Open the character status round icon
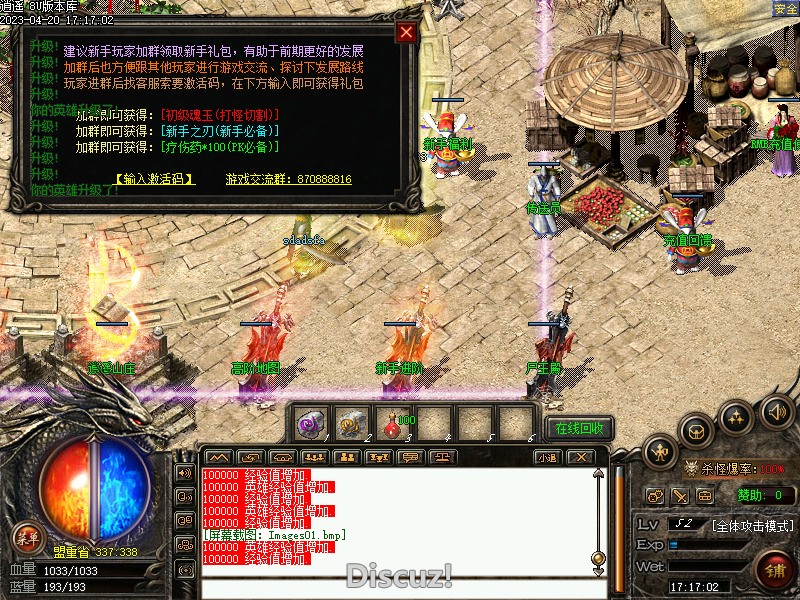Image resolution: width=800 pixels, height=600 pixels. [x=661, y=452]
